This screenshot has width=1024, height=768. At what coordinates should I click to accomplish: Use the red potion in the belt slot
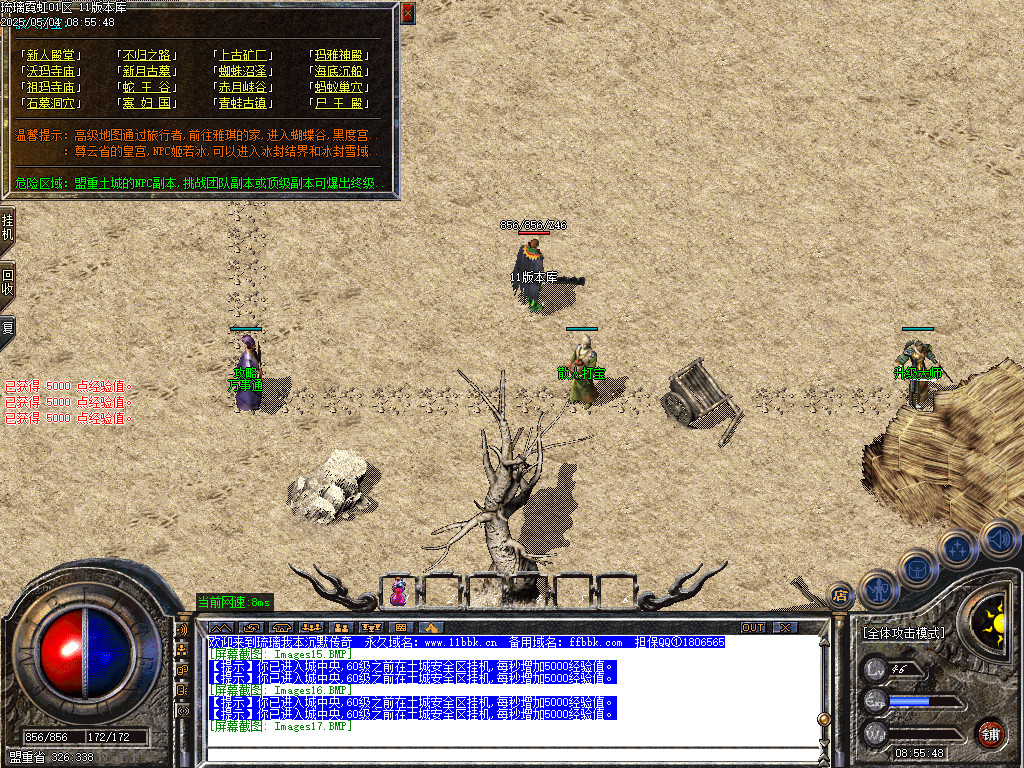tap(398, 592)
